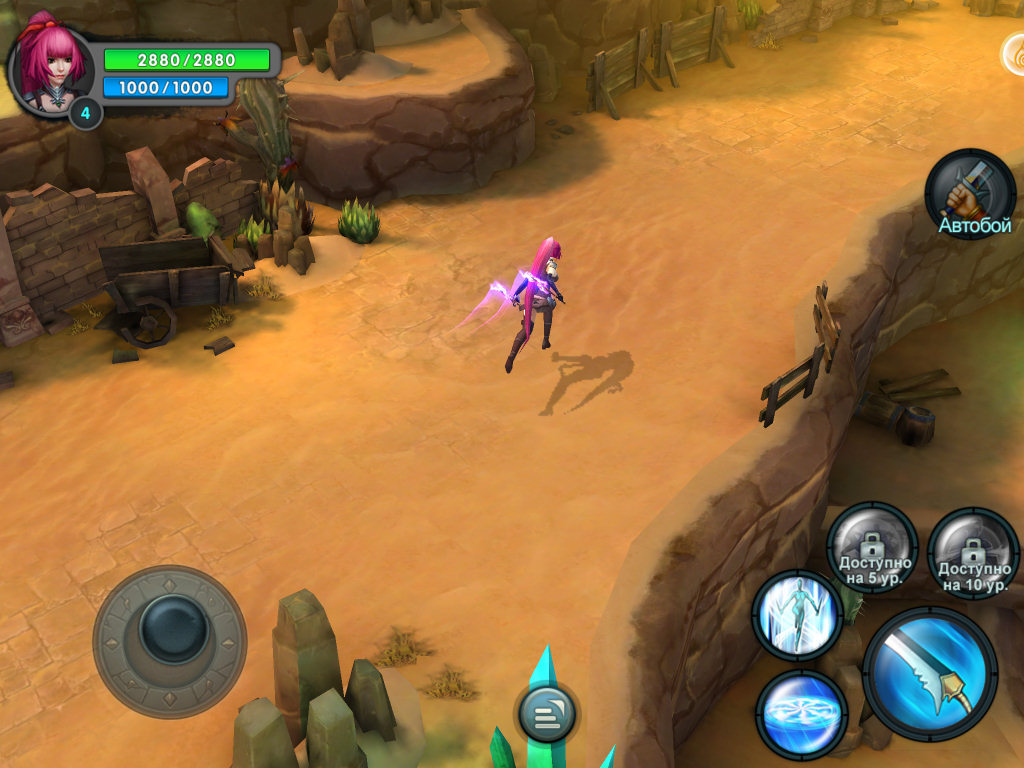The width and height of the screenshot is (1024, 768).
Task: Activate the blue whirlwind disc skill
Action: coord(801,714)
